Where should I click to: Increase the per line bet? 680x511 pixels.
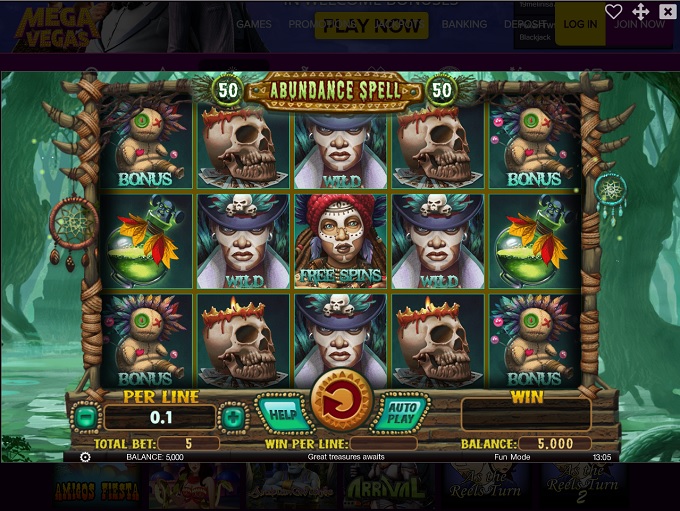pos(233,416)
